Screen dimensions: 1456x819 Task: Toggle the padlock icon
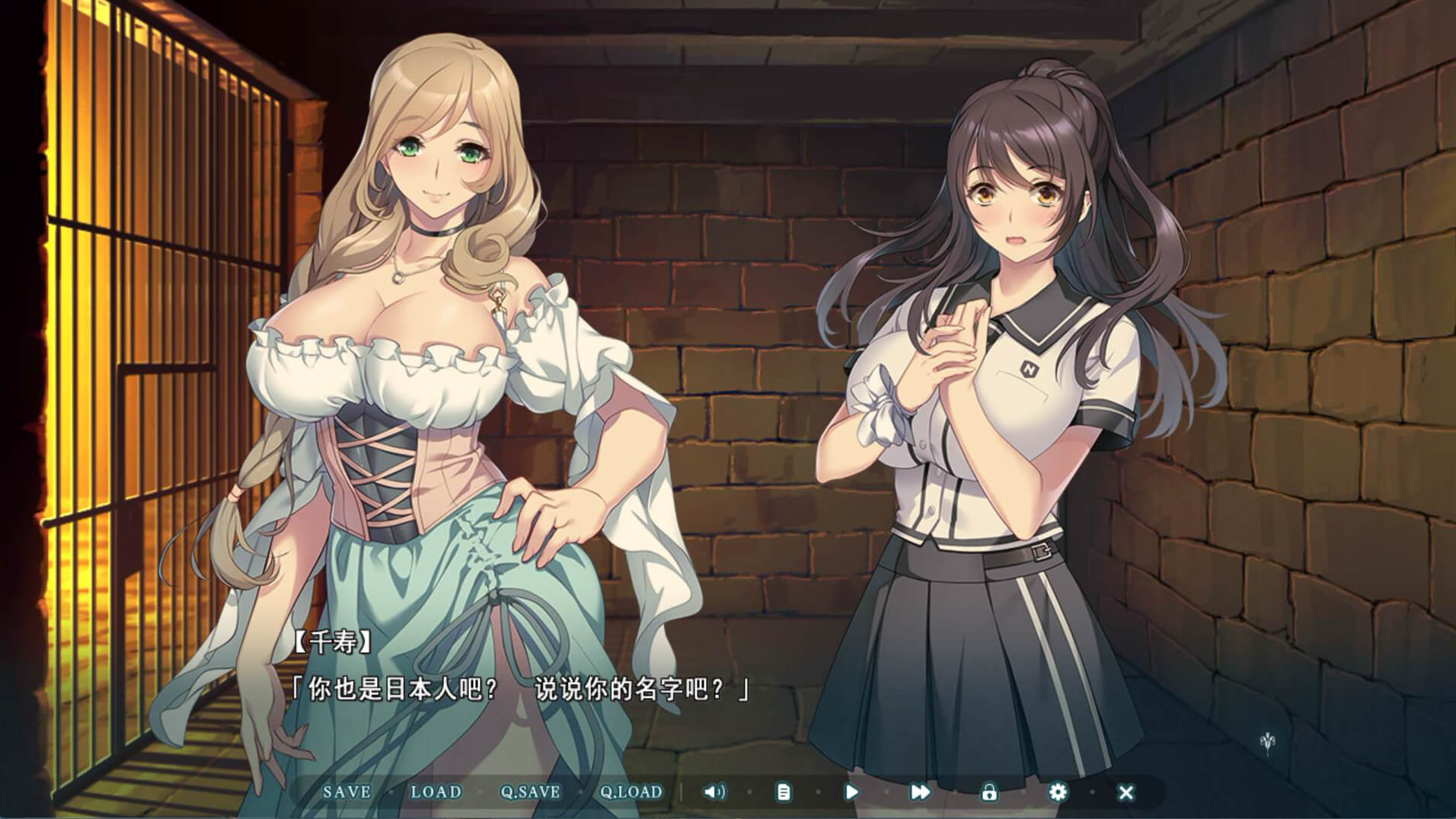click(x=988, y=792)
